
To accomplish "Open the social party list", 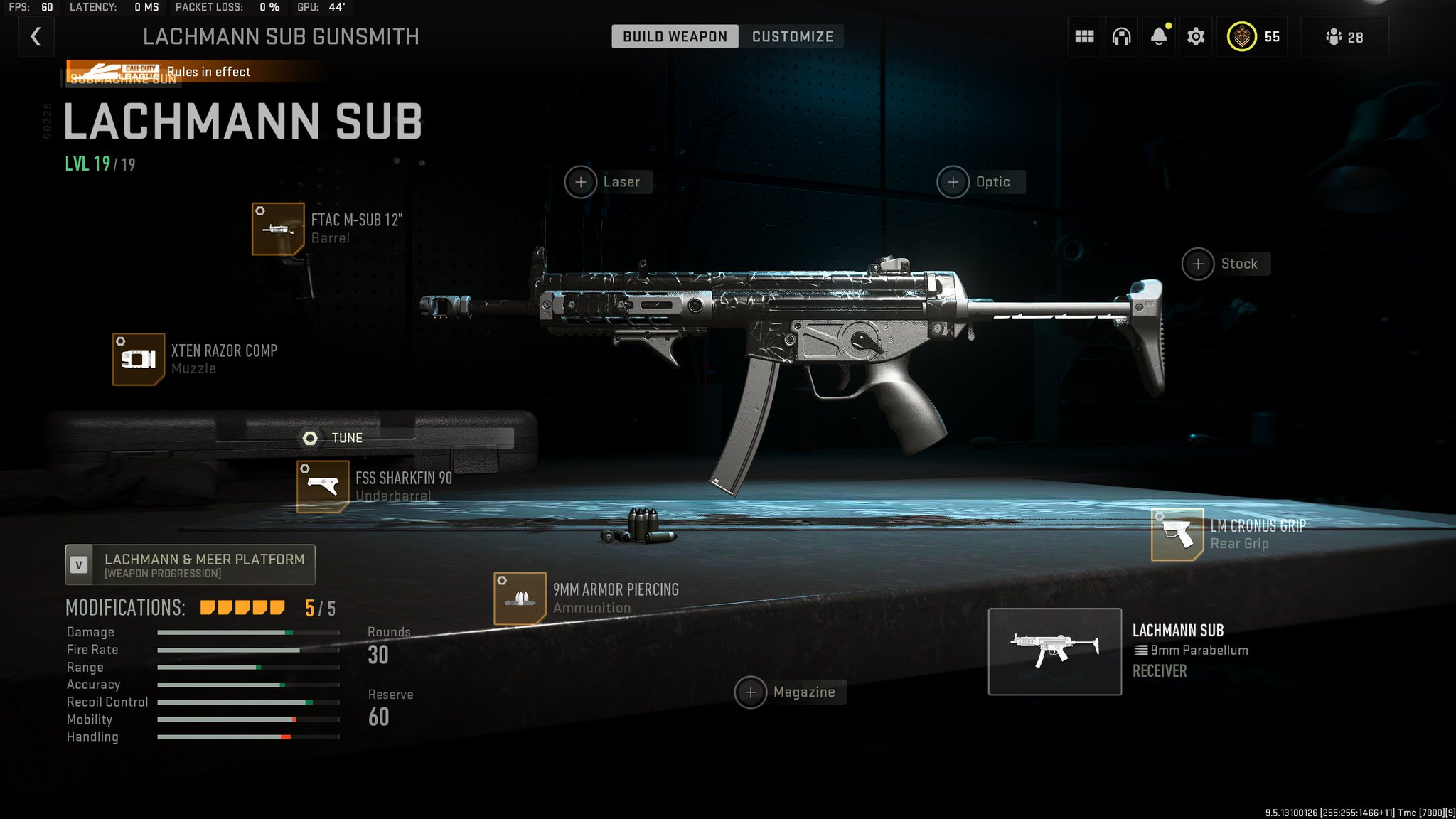I will (x=1344, y=37).
